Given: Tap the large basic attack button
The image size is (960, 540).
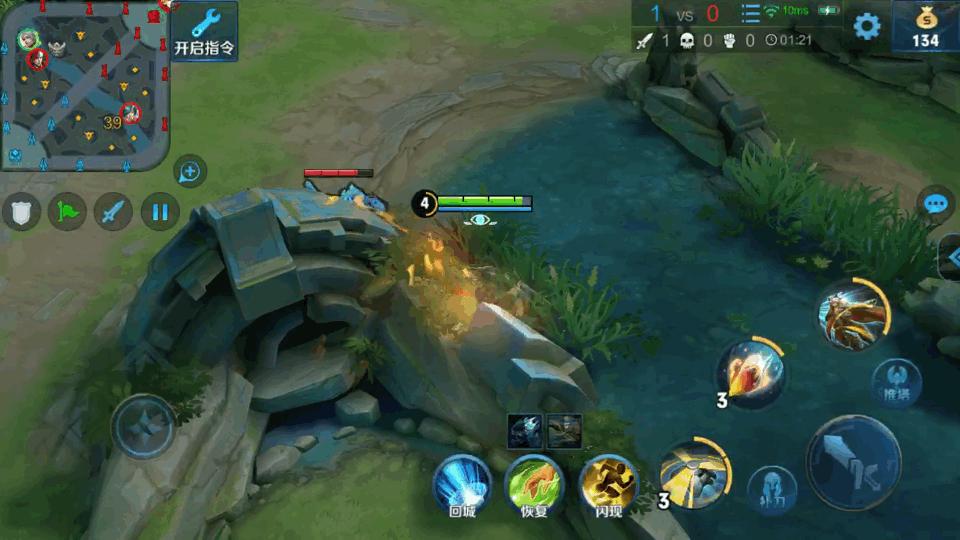Looking at the screenshot, I should pos(853,463).
